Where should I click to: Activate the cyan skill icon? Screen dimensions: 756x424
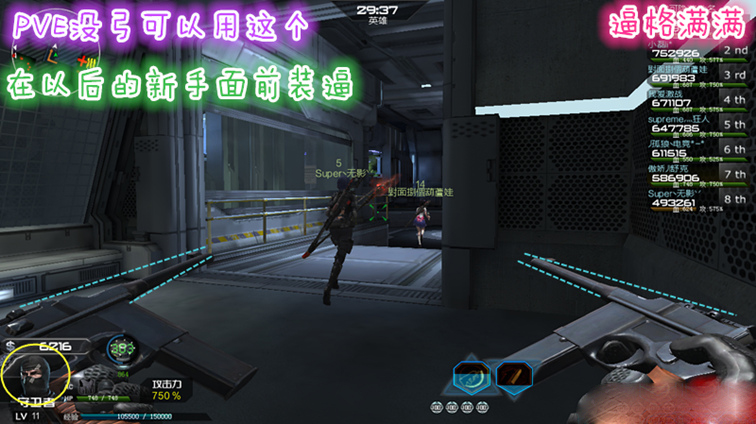tap(470, 377)
